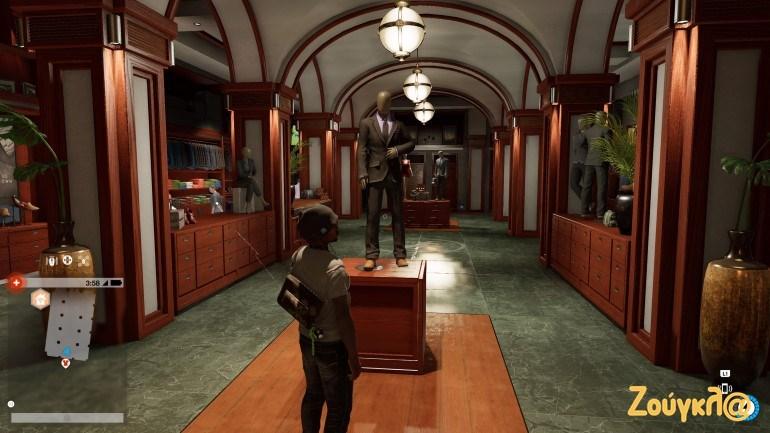The image size is (770, 433).
Task: Select the red plus medical icon
Action: click(16, 283)
